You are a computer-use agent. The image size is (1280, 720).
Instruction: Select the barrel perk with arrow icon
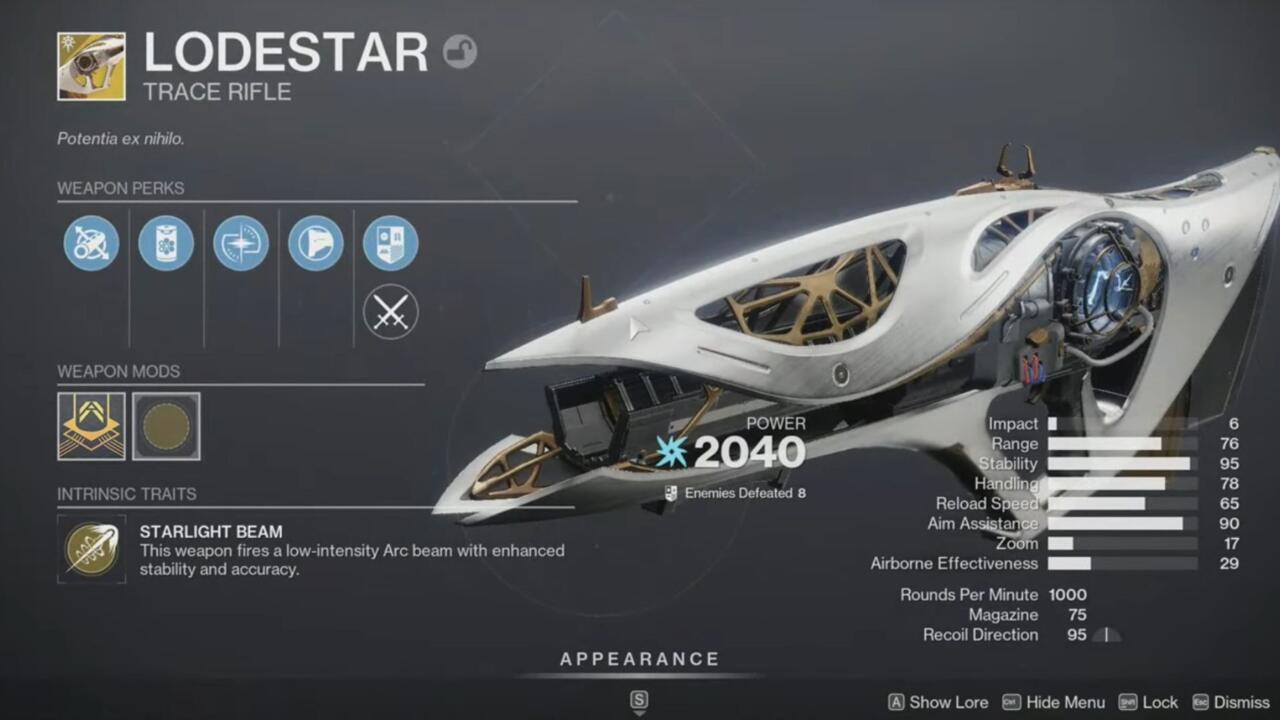click(x=91, y=243)
